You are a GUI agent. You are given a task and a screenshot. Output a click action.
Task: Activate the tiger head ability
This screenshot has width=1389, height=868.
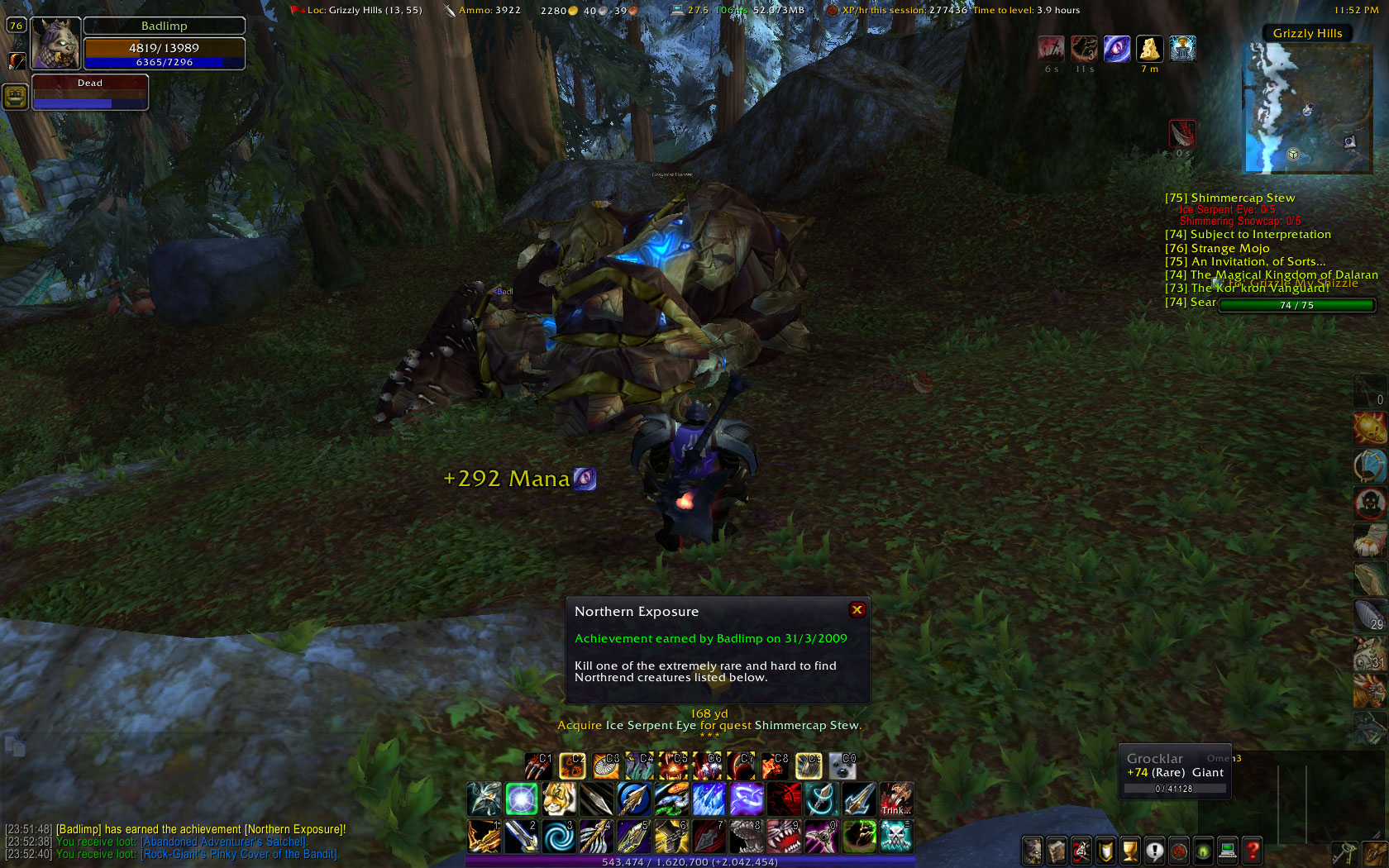559,799
